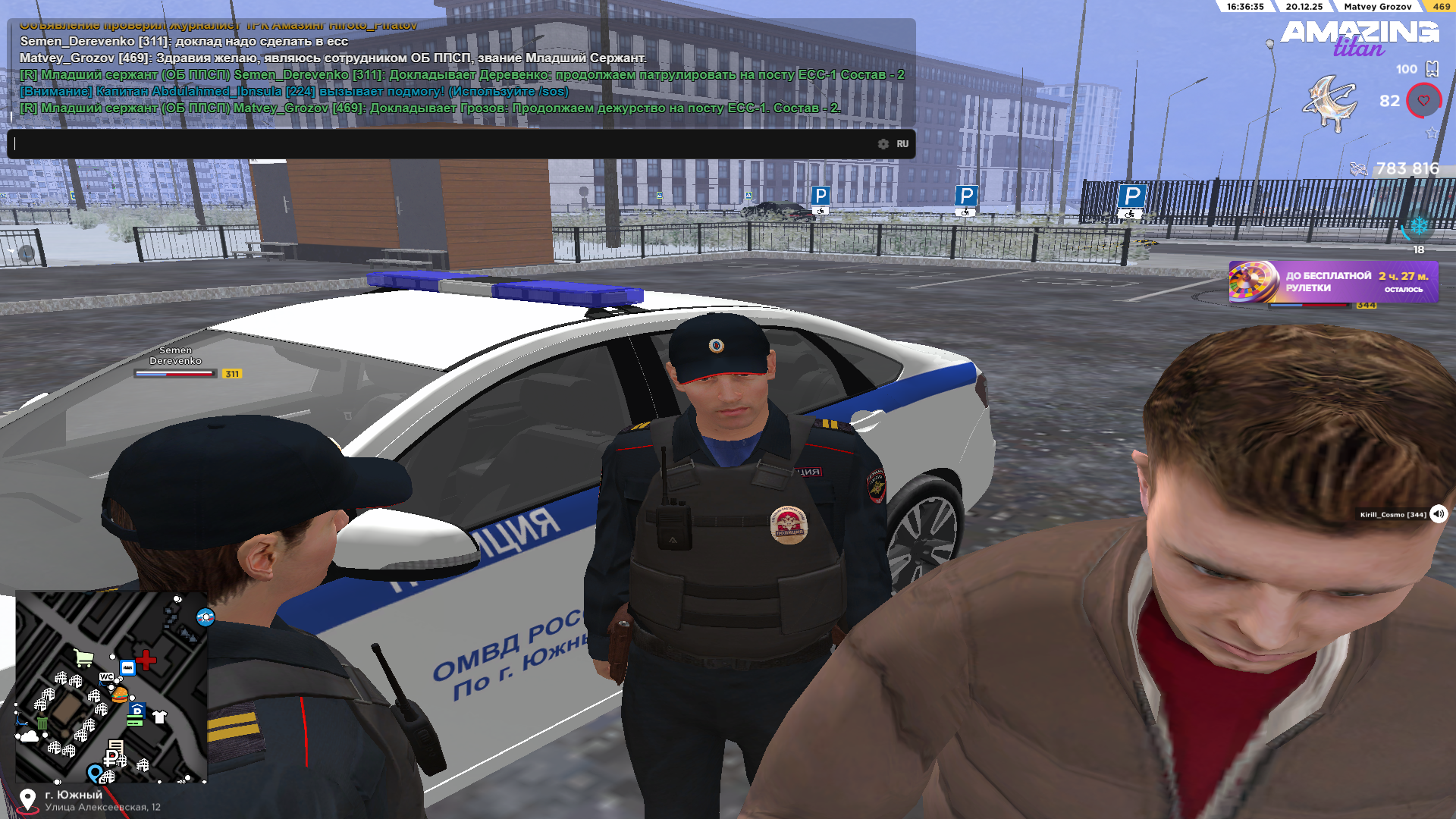The image size is (1456, 819).
Task: Click the shopping cart marker on minimap
Action: (83, 657)
